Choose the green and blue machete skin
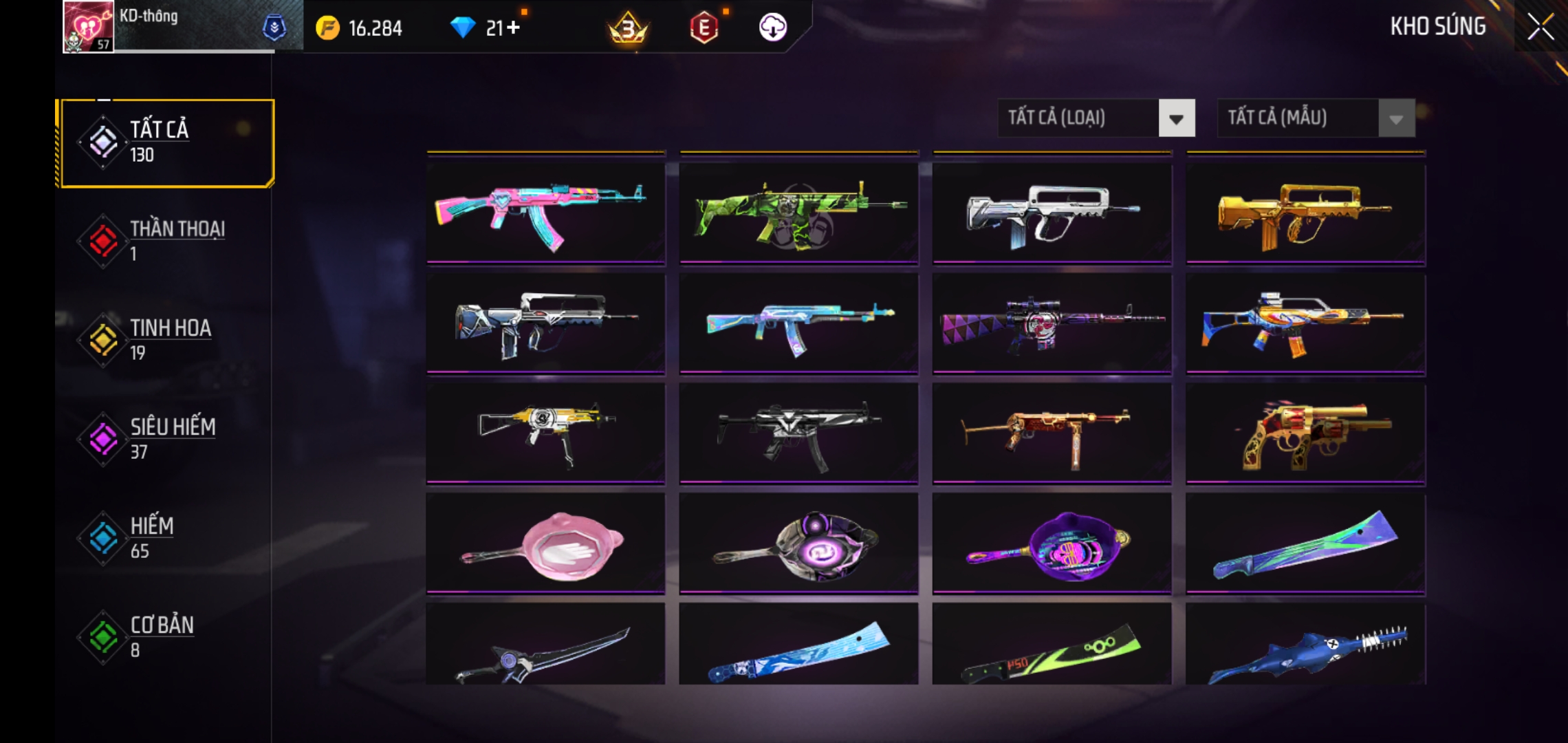The image size is (1568, 743). [x=1305, y=543]
